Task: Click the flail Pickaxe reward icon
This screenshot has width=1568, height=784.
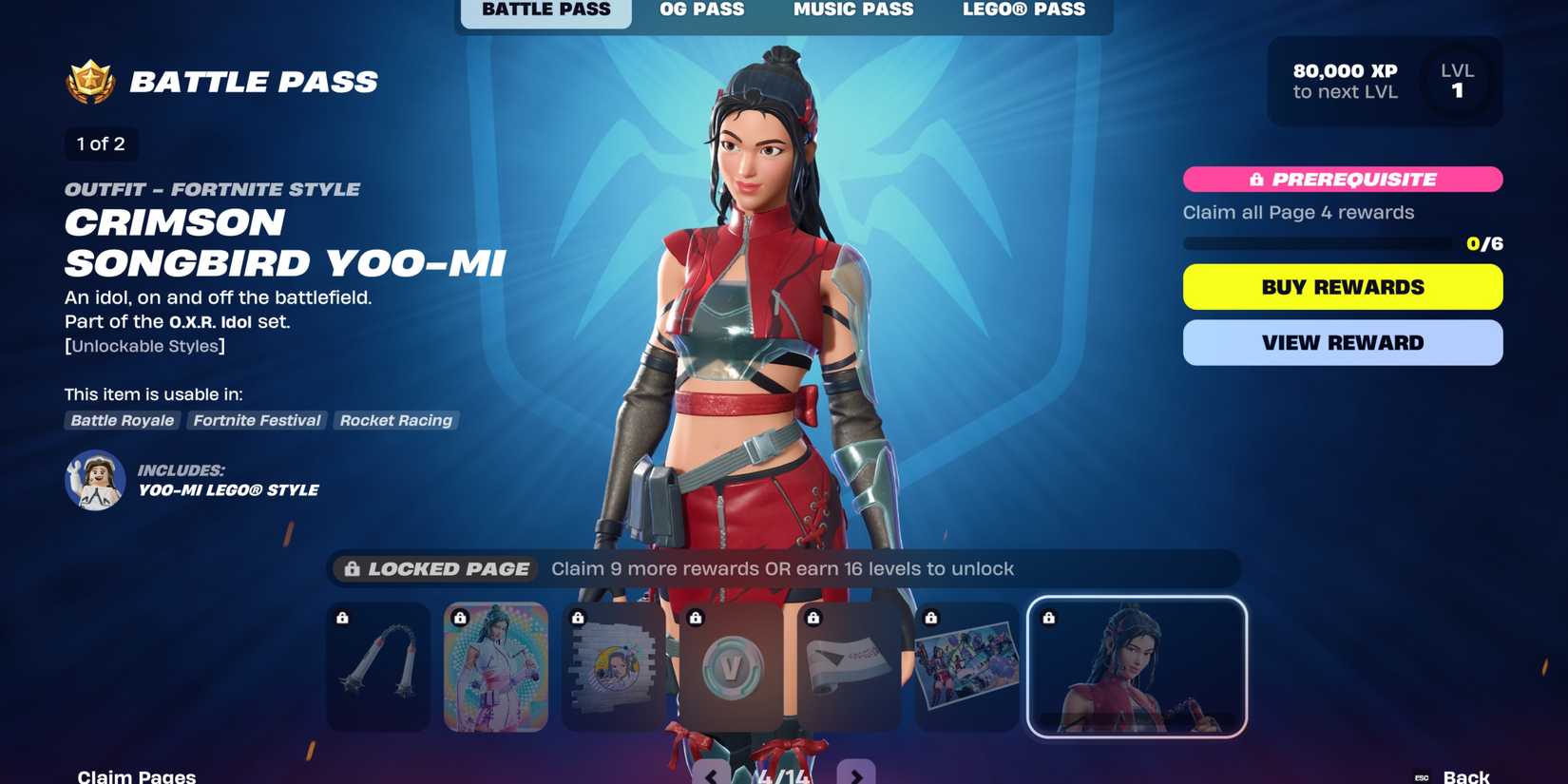Action: click(376, 666)
